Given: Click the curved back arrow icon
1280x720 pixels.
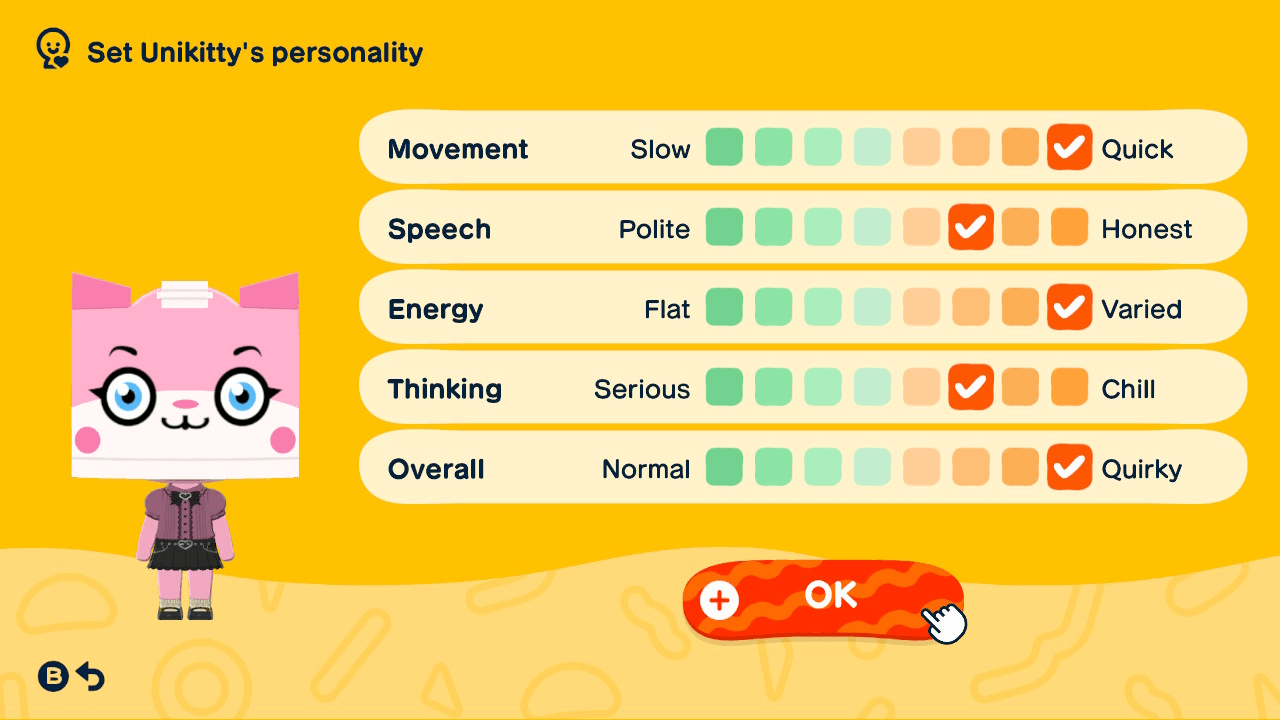Looking at the screenshot, I should (x=91, y=677).
